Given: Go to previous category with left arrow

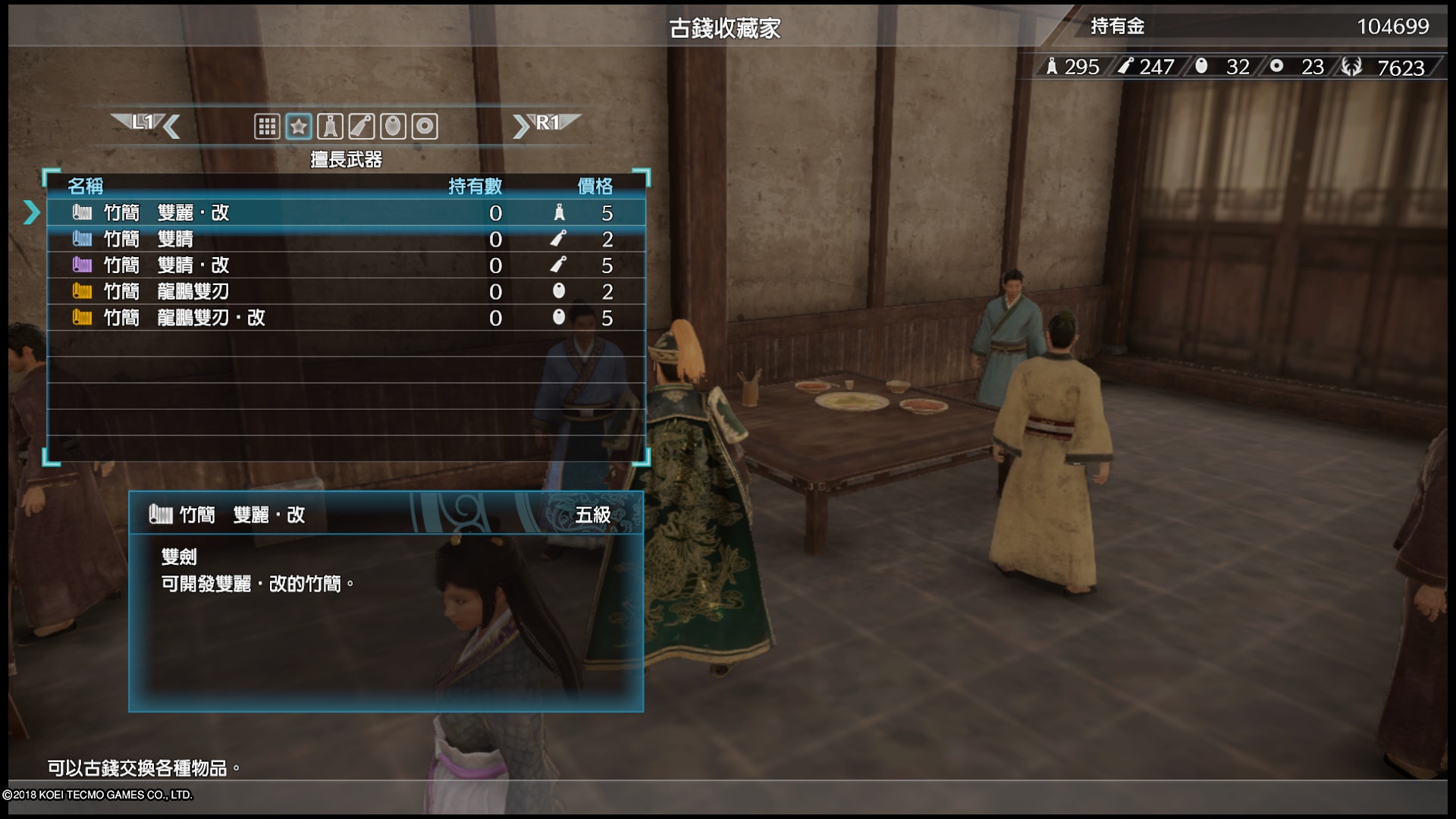Looking at the screenshot, I should coord(171,126).
